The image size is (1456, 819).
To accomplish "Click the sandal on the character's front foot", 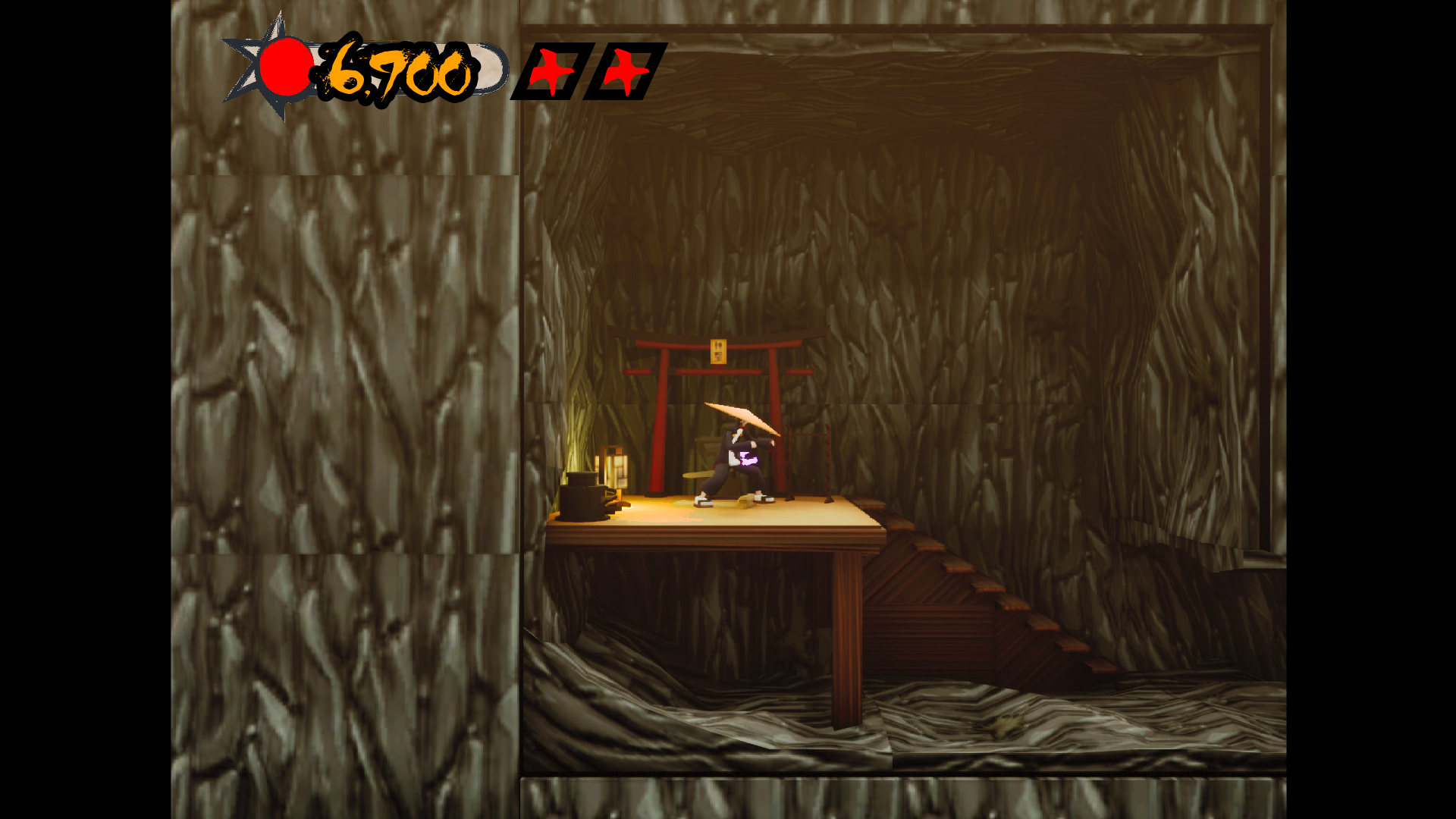I will coord(701,502).
